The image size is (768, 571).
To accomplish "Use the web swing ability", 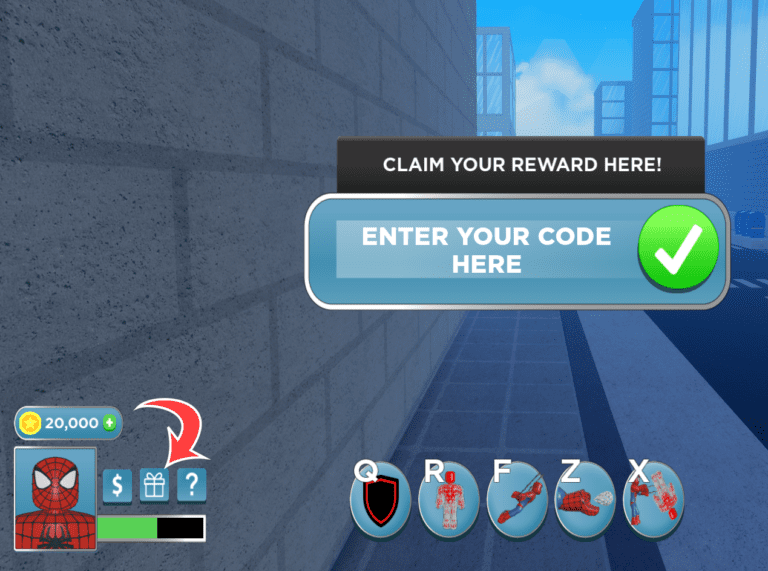I will [517, 498].
